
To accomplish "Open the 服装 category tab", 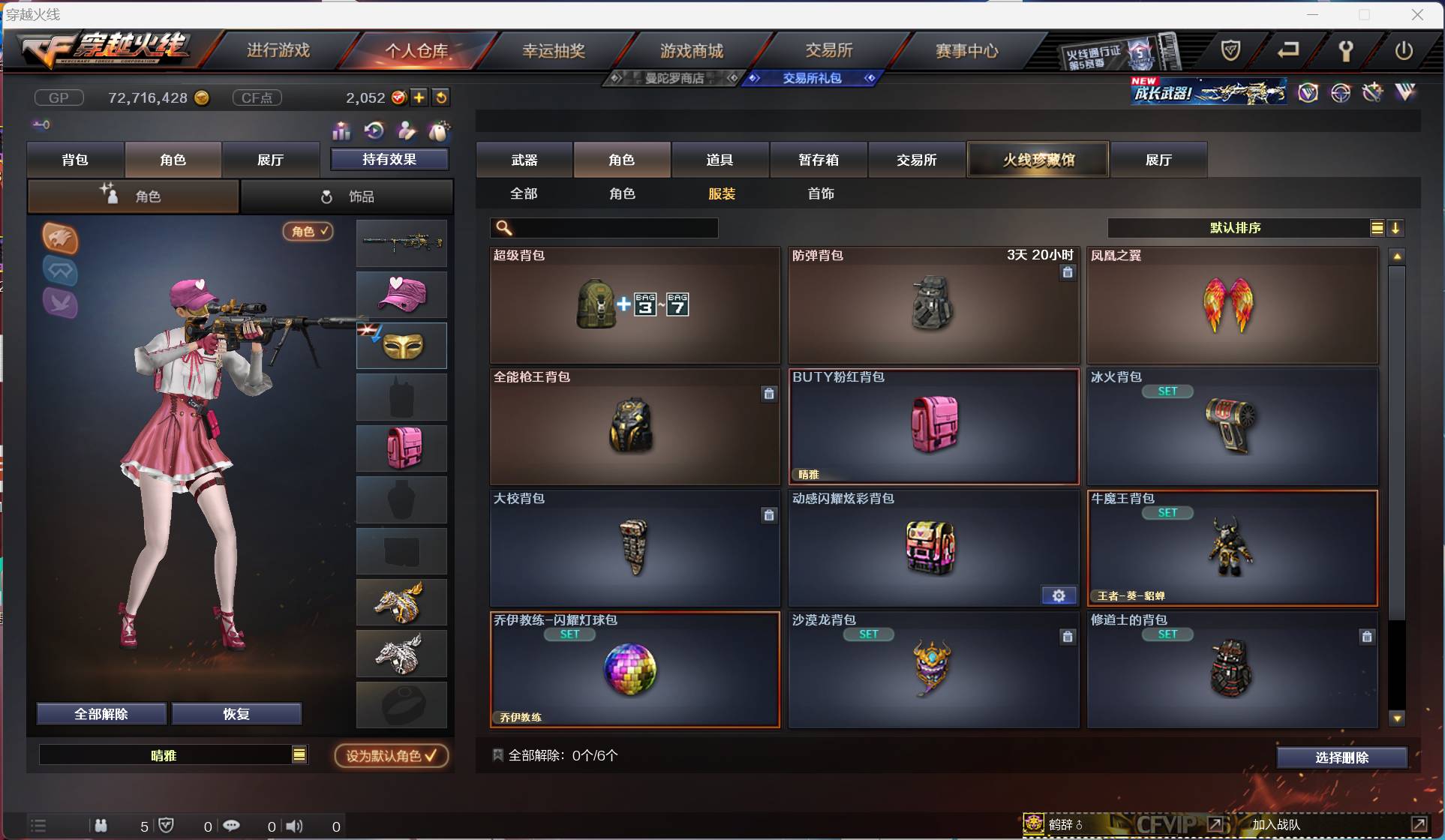I will 722,193.
